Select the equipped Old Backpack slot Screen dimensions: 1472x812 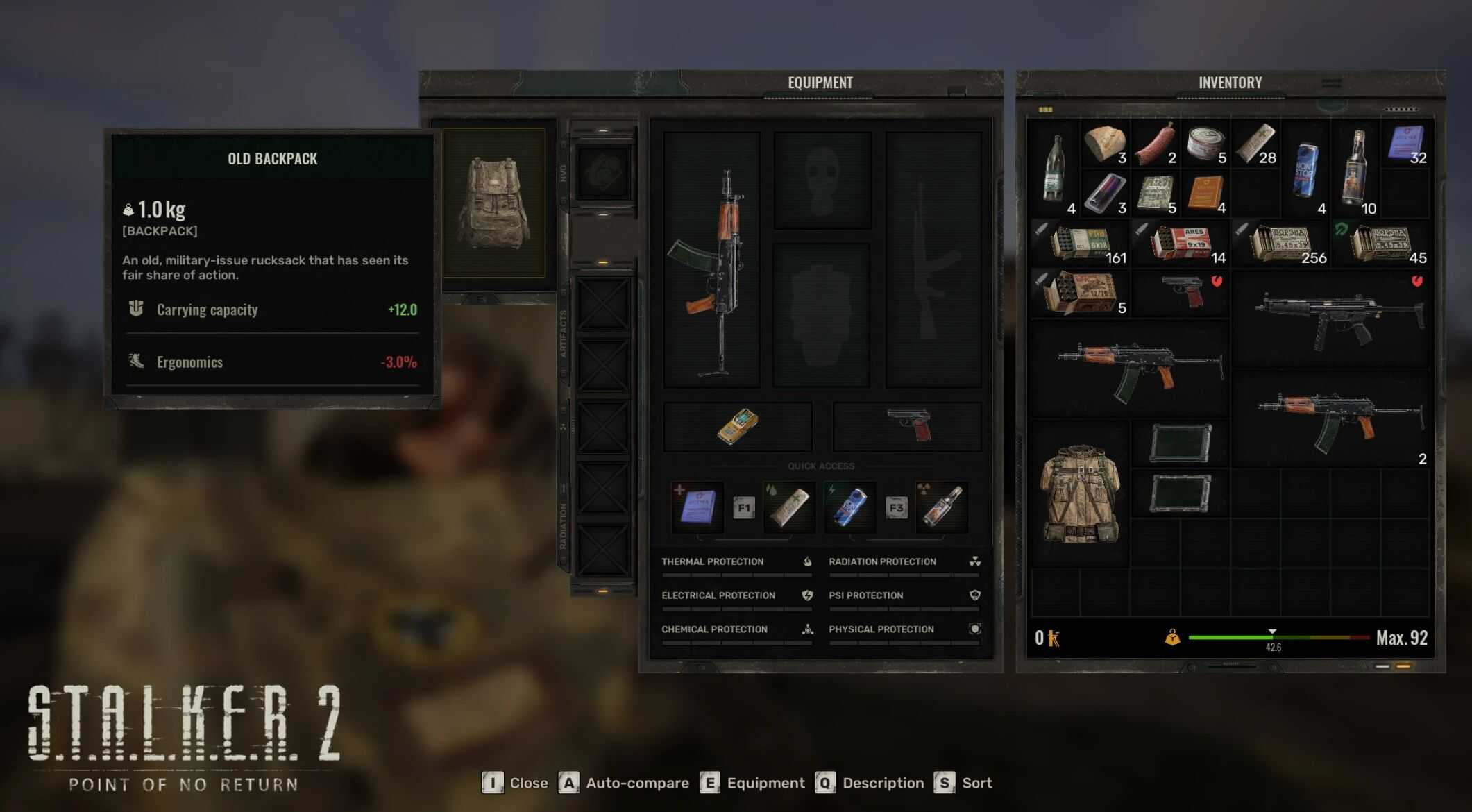[493, 204]
